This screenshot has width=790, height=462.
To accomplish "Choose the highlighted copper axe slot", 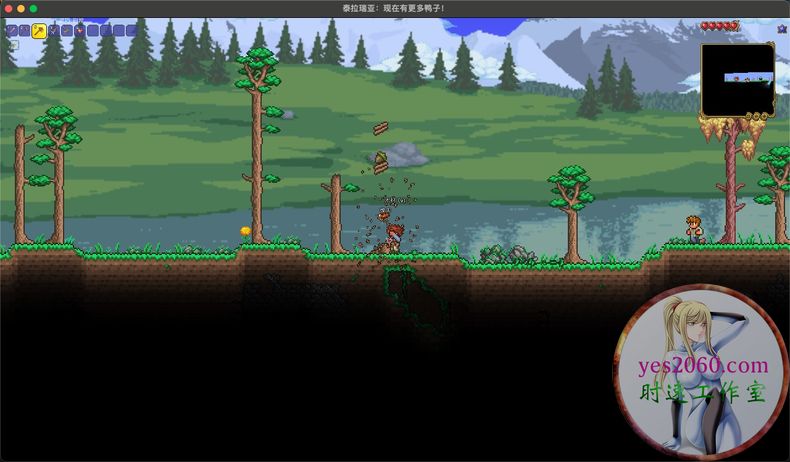I will point(39,31).
